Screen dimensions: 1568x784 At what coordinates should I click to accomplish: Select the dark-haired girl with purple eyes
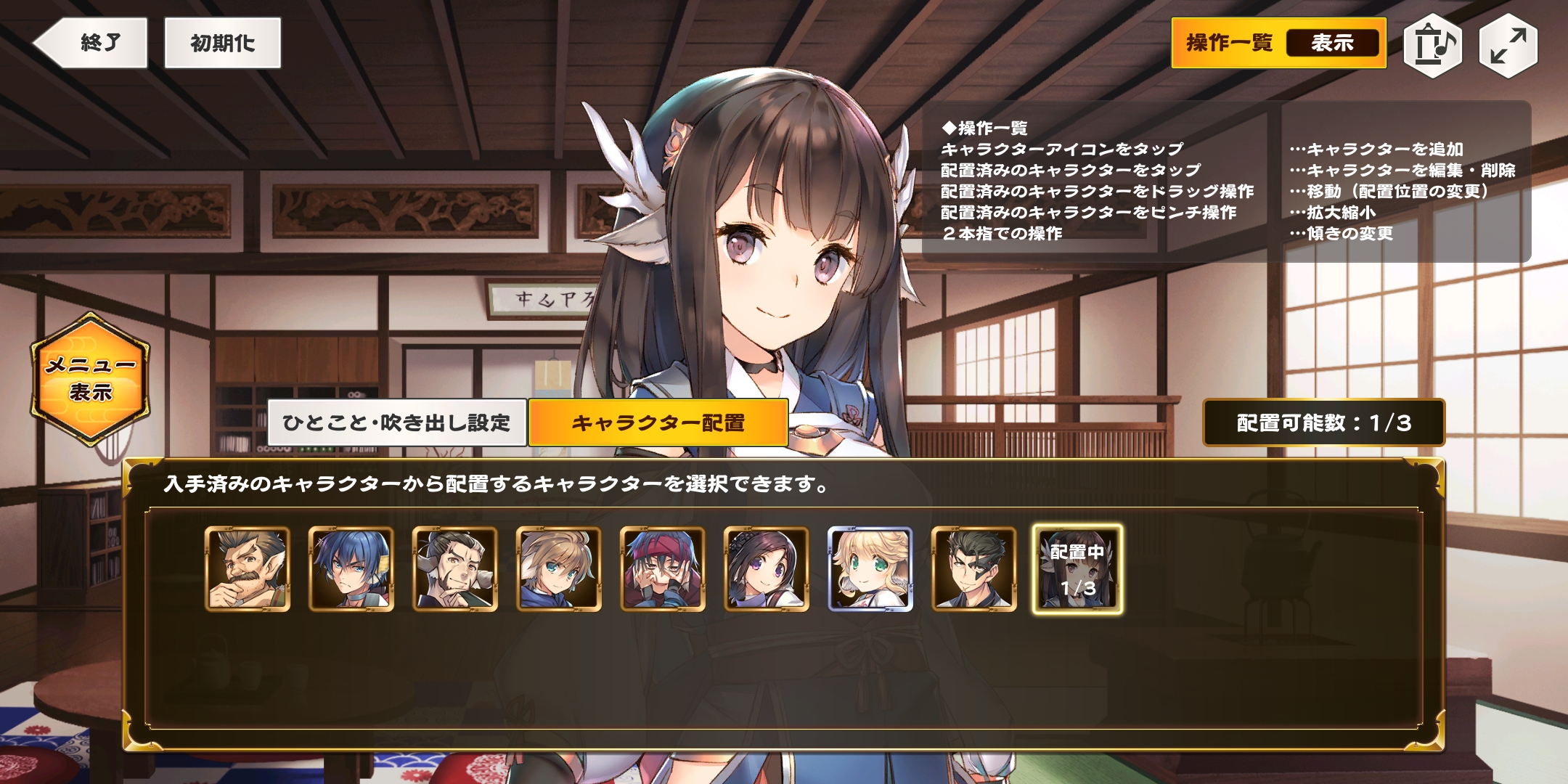(x=767, y=569)
